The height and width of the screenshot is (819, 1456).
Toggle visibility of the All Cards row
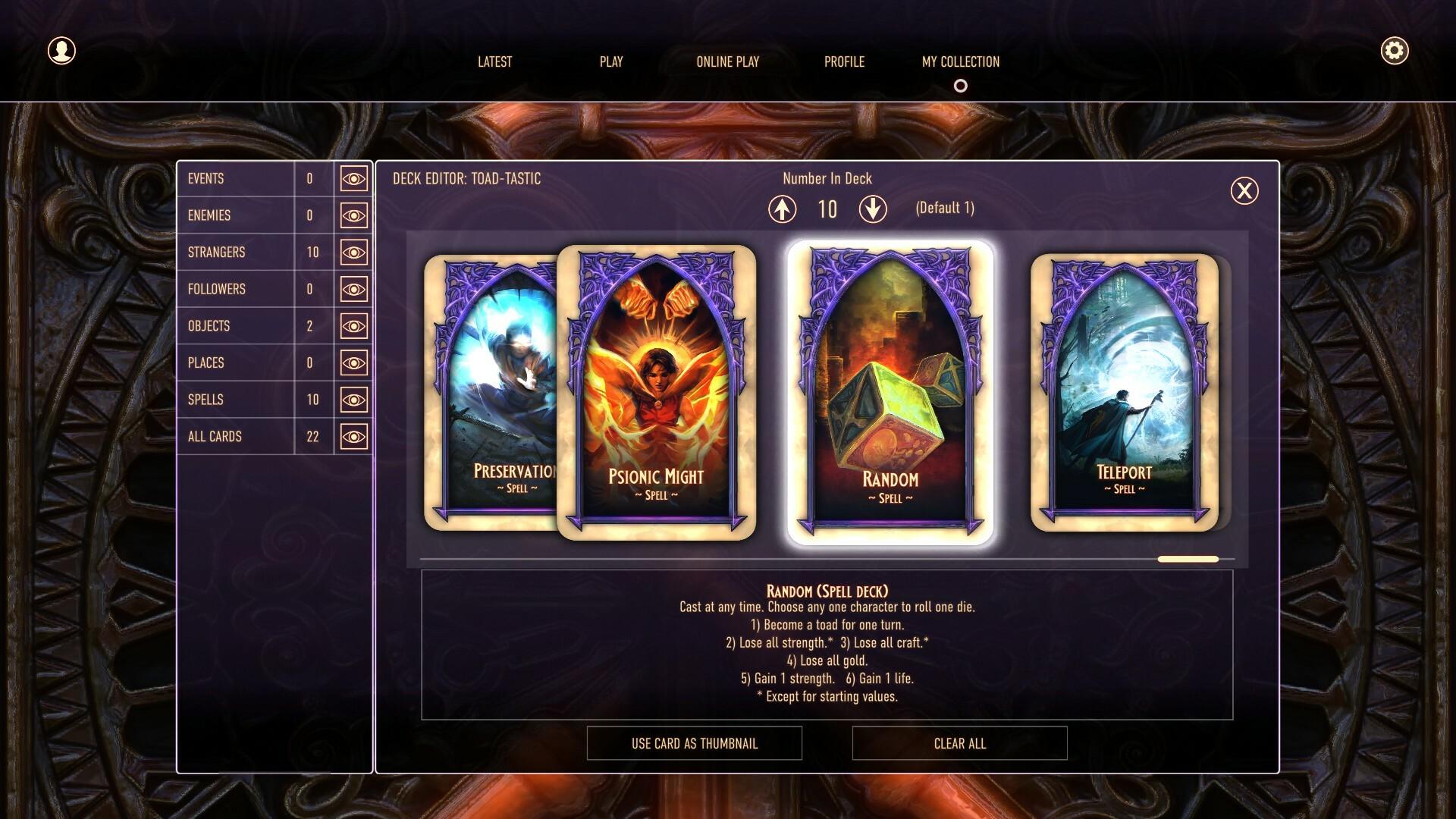click(353, 436)
